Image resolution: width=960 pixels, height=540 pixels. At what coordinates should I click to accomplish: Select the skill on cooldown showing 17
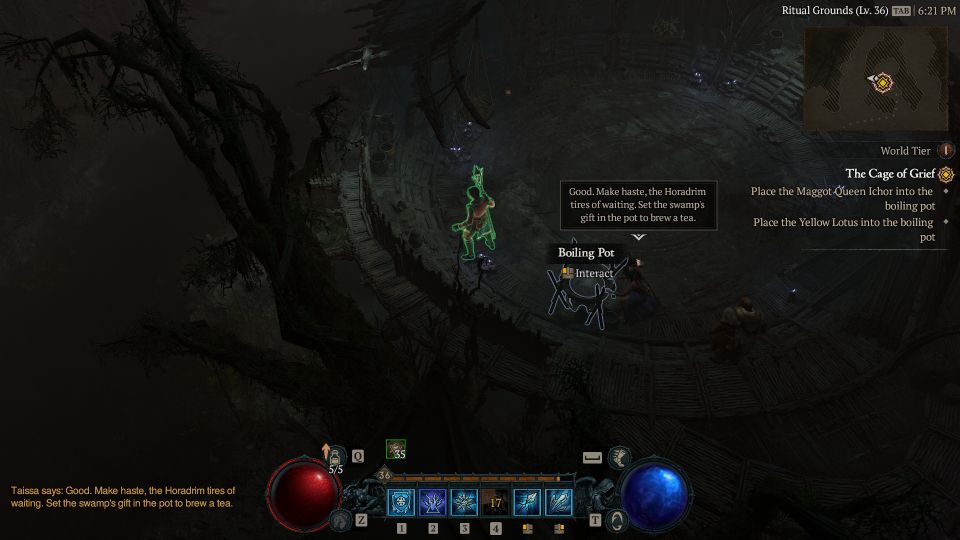pyautogui.click(x=496, y=502)
